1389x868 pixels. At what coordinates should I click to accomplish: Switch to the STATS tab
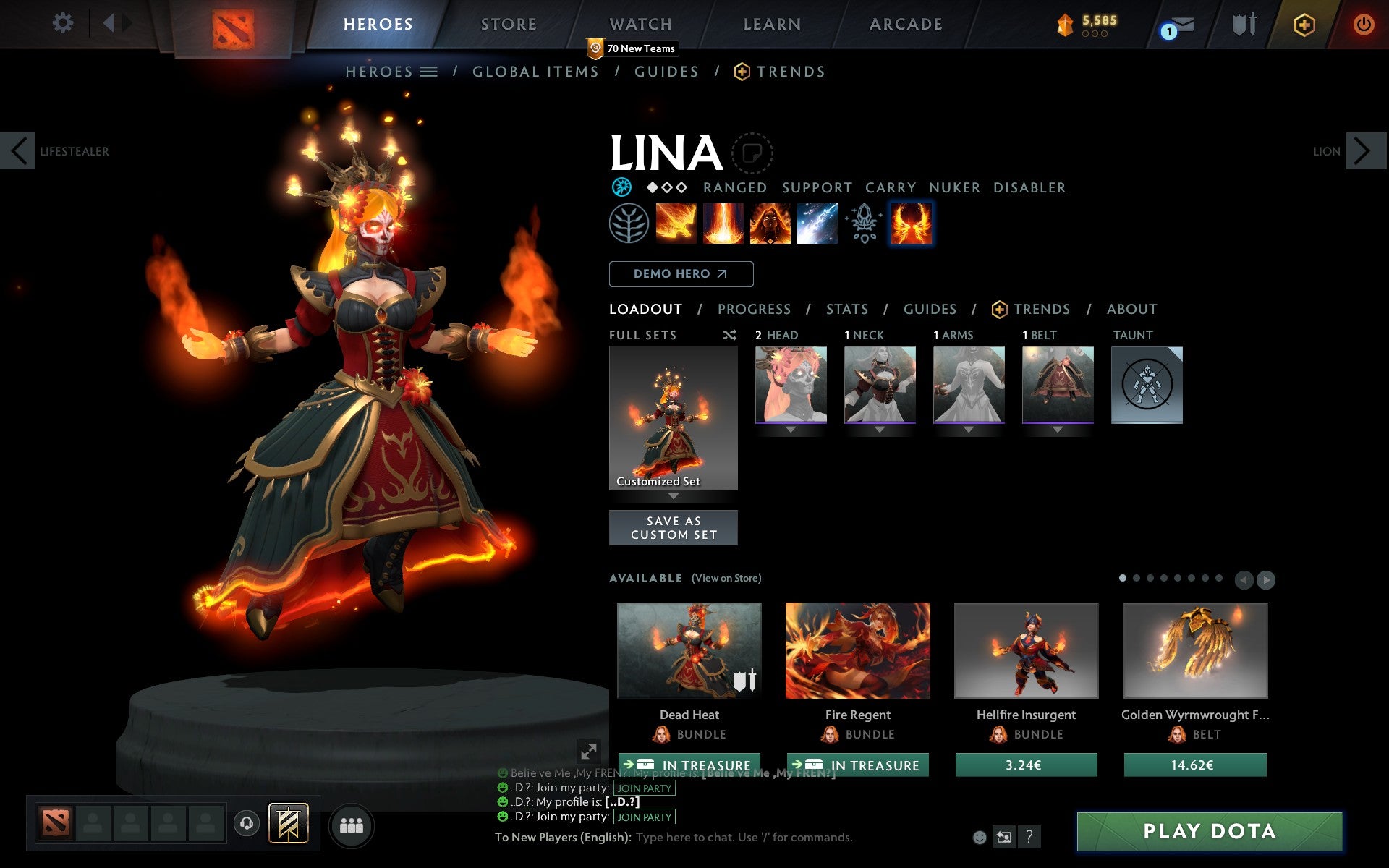[846, 309]
